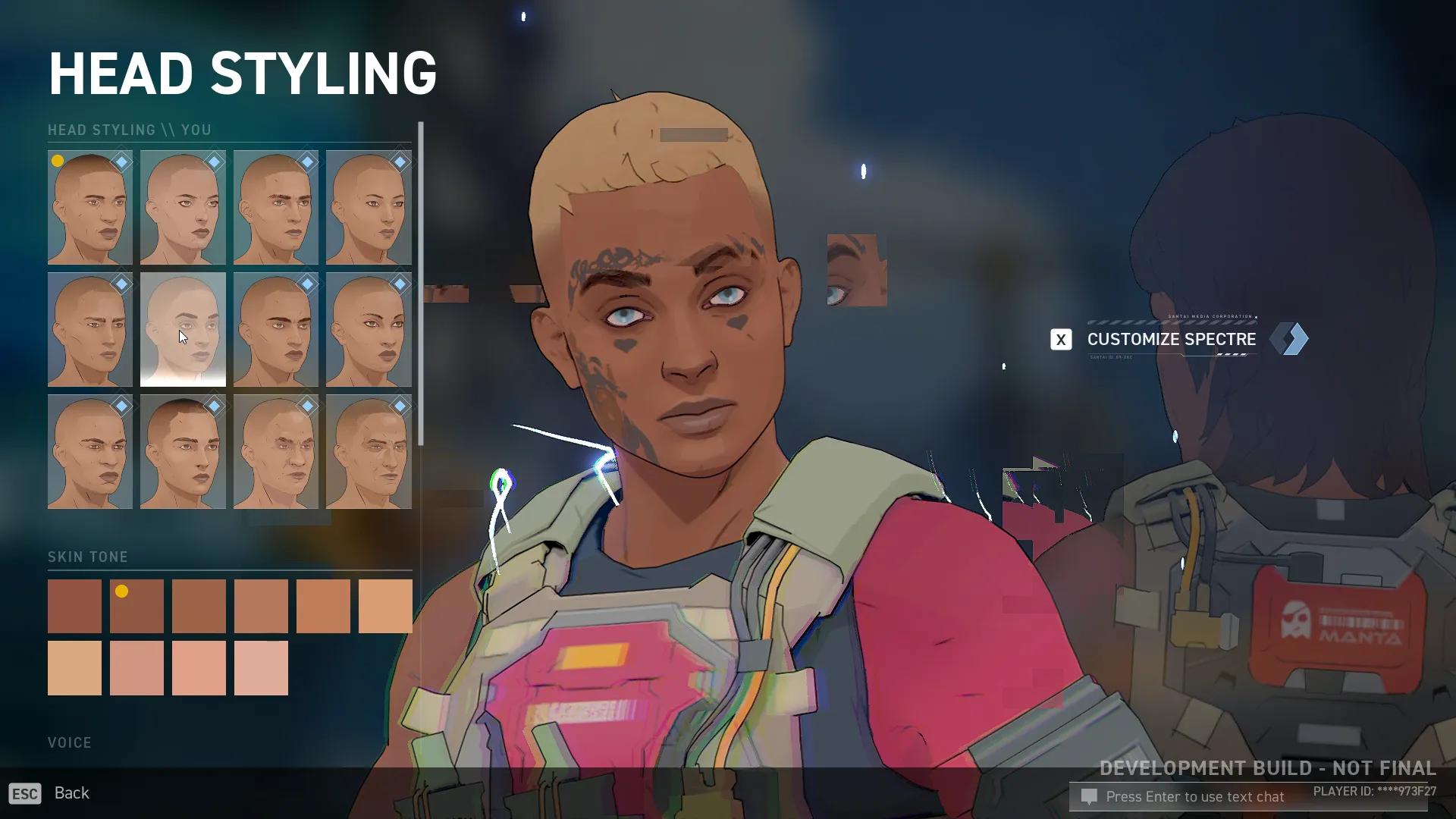Viewport: 1456px width, 819px height.
Task: Choose the white-highlighted head thumbnail
Action: pos(183,330)
